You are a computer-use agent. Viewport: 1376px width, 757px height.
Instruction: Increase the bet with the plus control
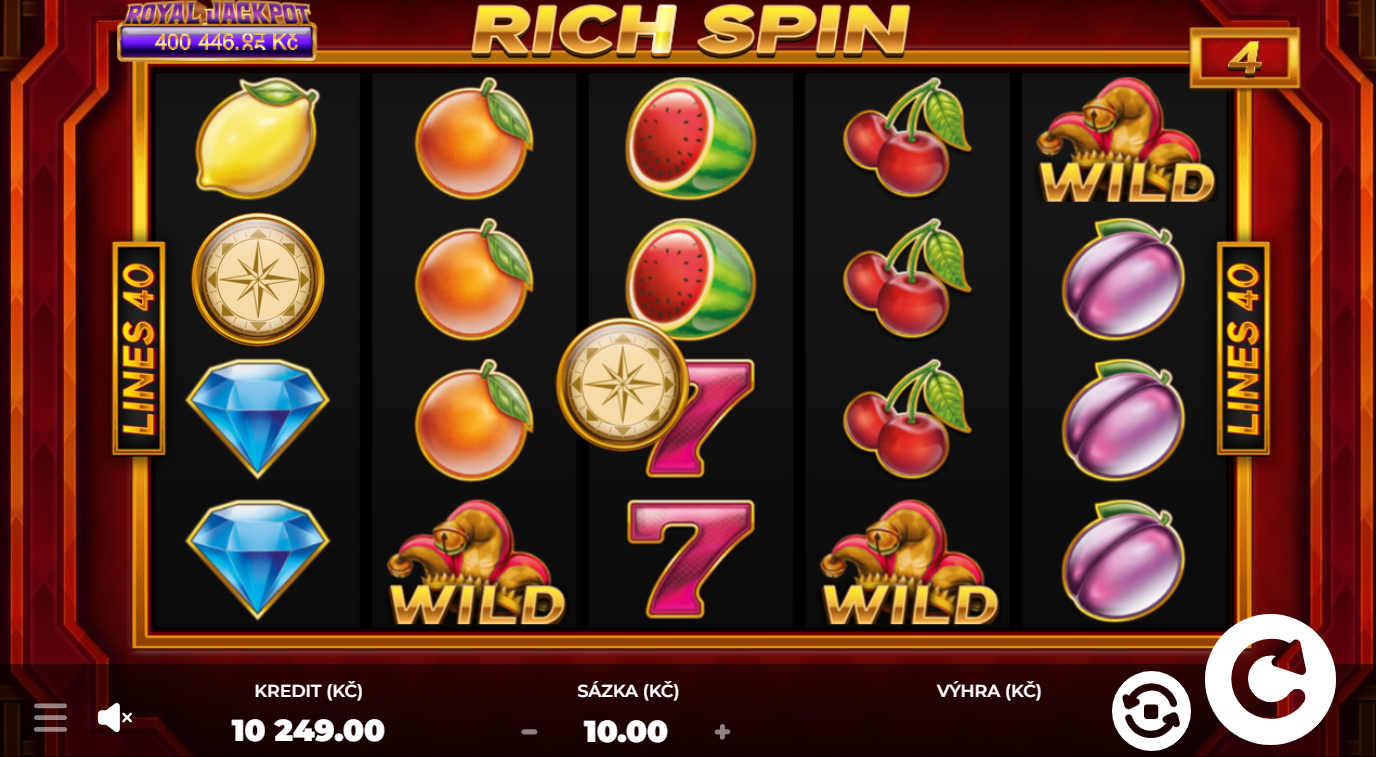click(722, 731)
